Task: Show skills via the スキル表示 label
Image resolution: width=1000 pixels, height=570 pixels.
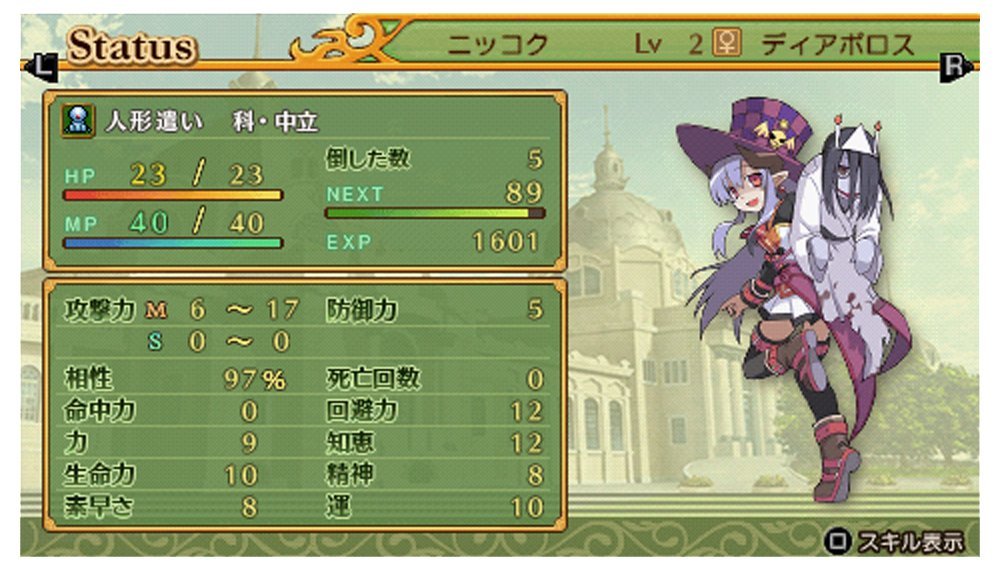Action: (906, 542)
